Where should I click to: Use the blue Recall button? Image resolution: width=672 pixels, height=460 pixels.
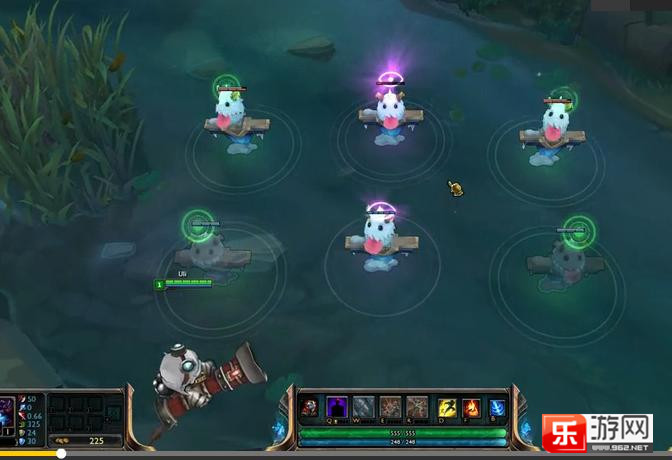(x=497, y=407)
